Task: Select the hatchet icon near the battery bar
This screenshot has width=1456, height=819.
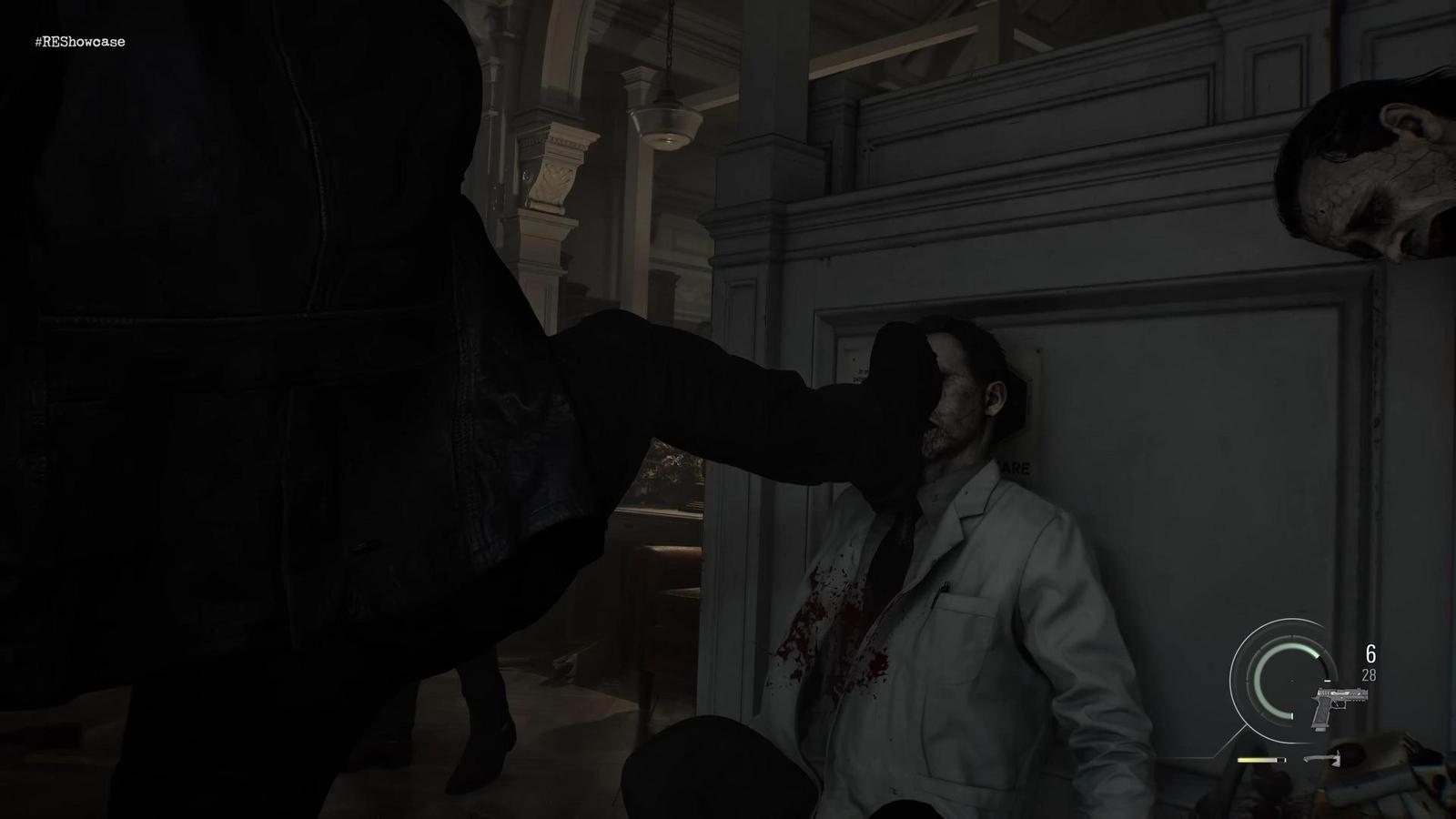Action: (1323, 759)
